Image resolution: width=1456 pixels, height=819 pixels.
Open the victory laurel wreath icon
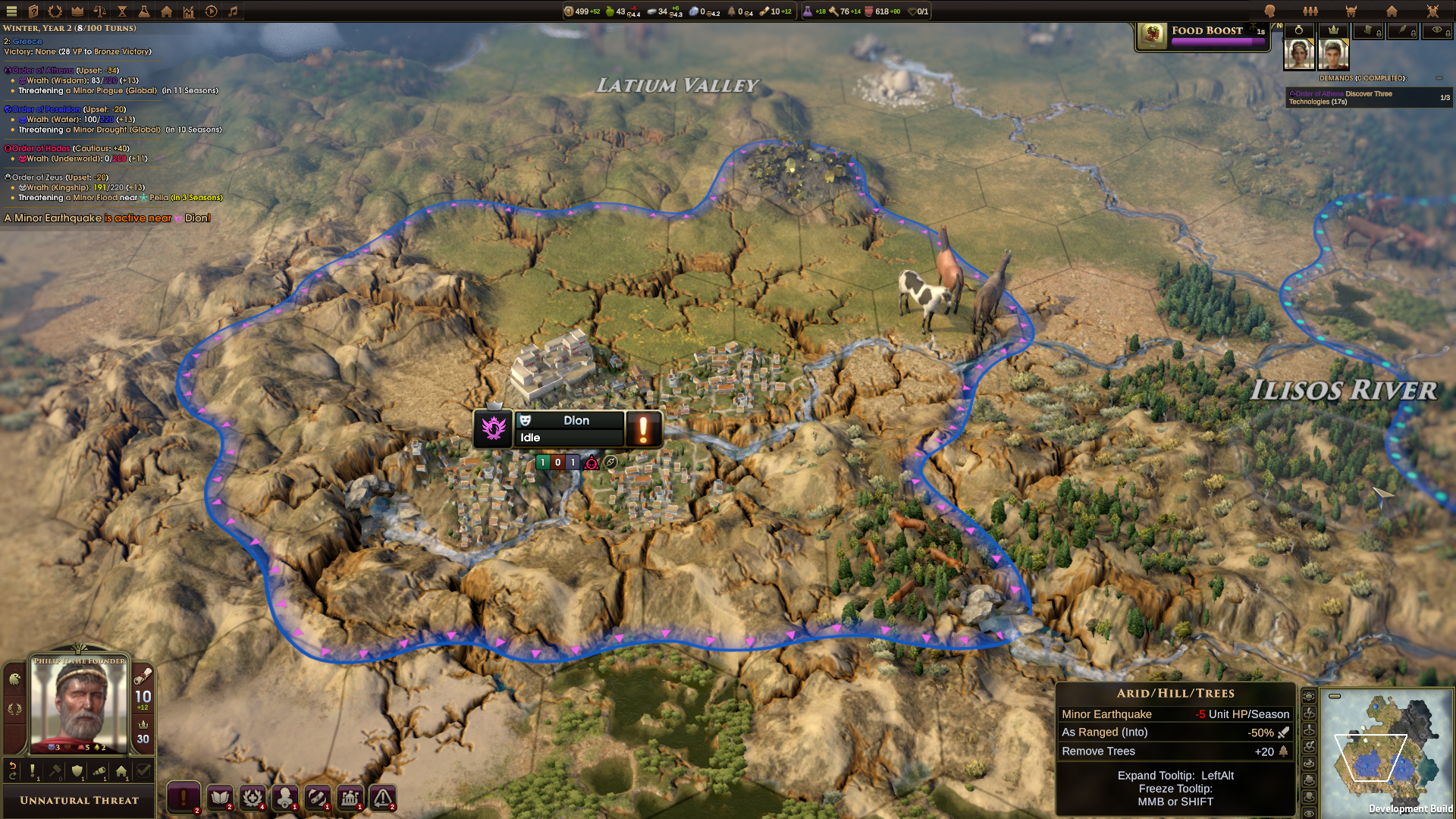(x=55, y=11)
